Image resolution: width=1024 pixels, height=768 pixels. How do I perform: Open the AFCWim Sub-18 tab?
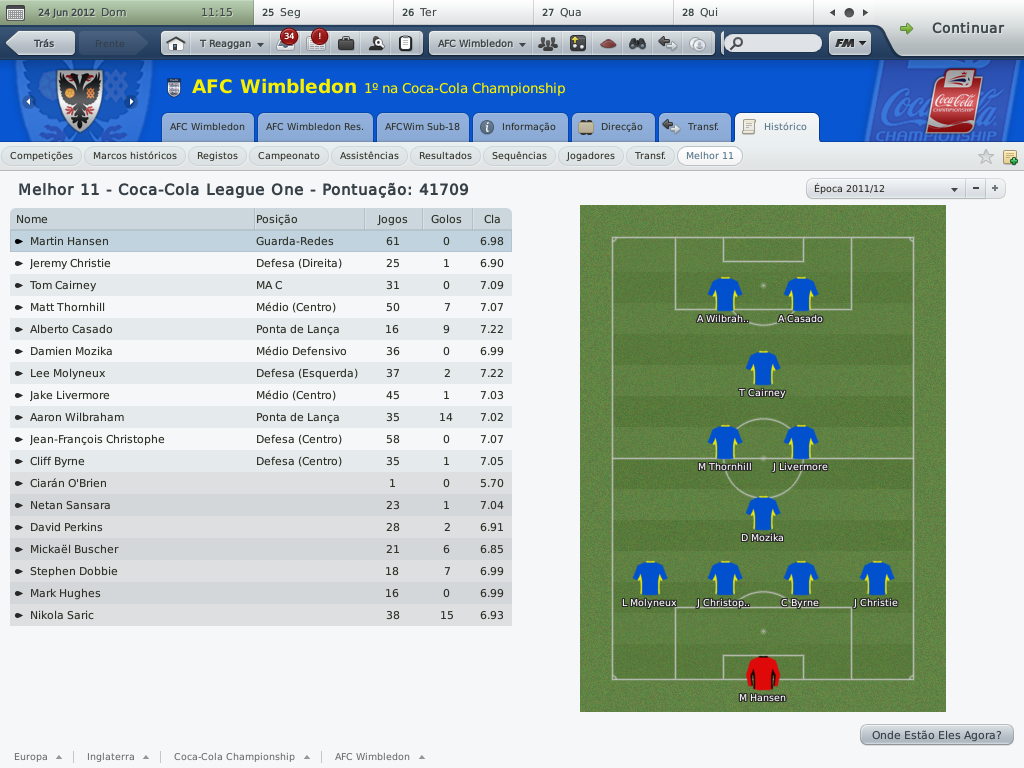coord(422,127)
